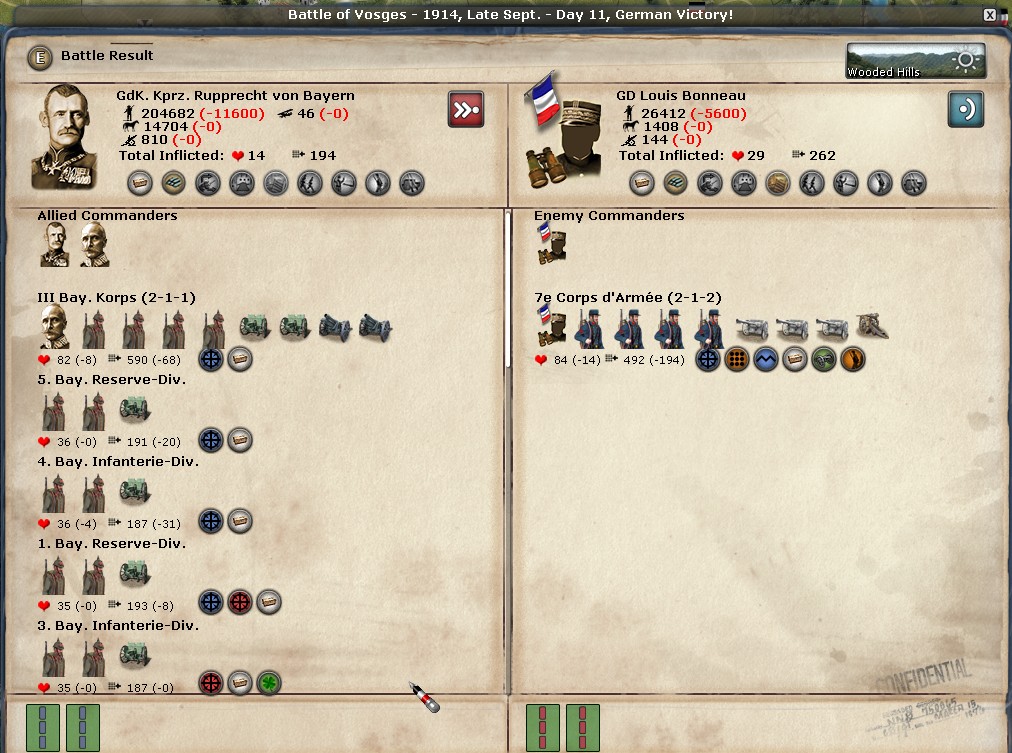Select the heavy siege gun in 7e Corps
Screen dimensions: 1012x753
[872, 327]
